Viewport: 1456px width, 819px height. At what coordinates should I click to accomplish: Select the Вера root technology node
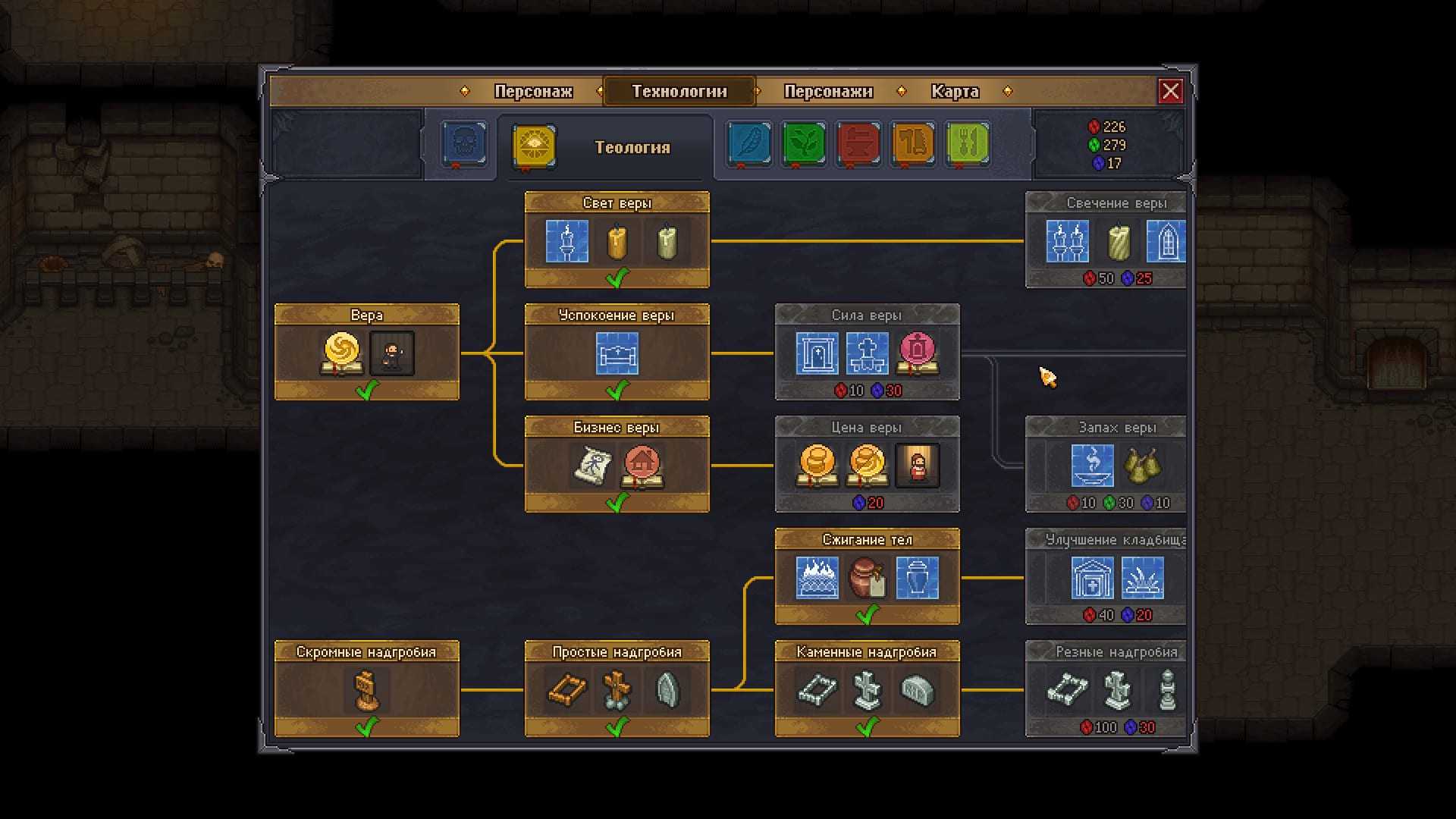pos(366,353)
